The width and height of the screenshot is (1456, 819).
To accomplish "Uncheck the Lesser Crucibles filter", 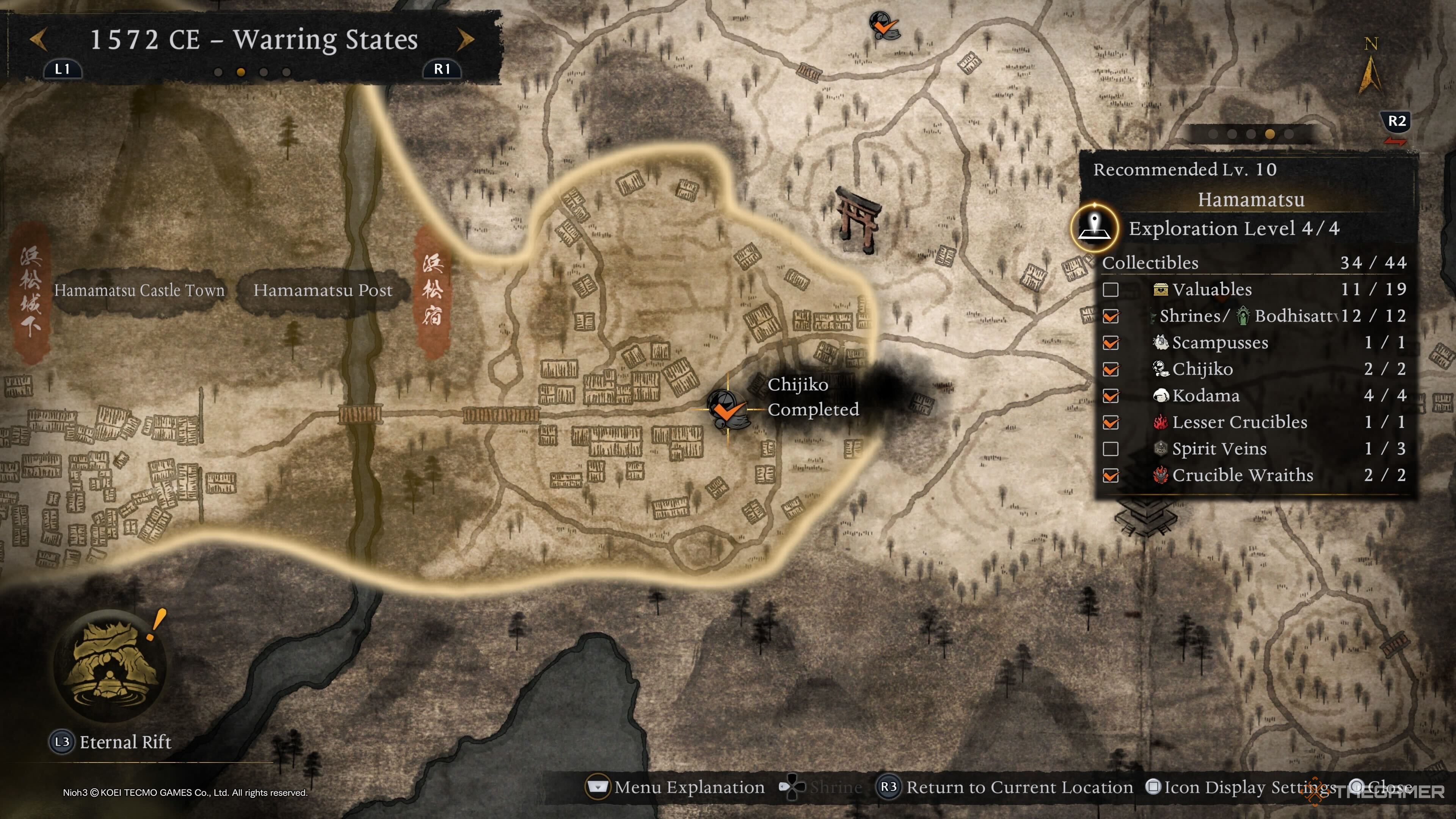I will point(1111,423).
